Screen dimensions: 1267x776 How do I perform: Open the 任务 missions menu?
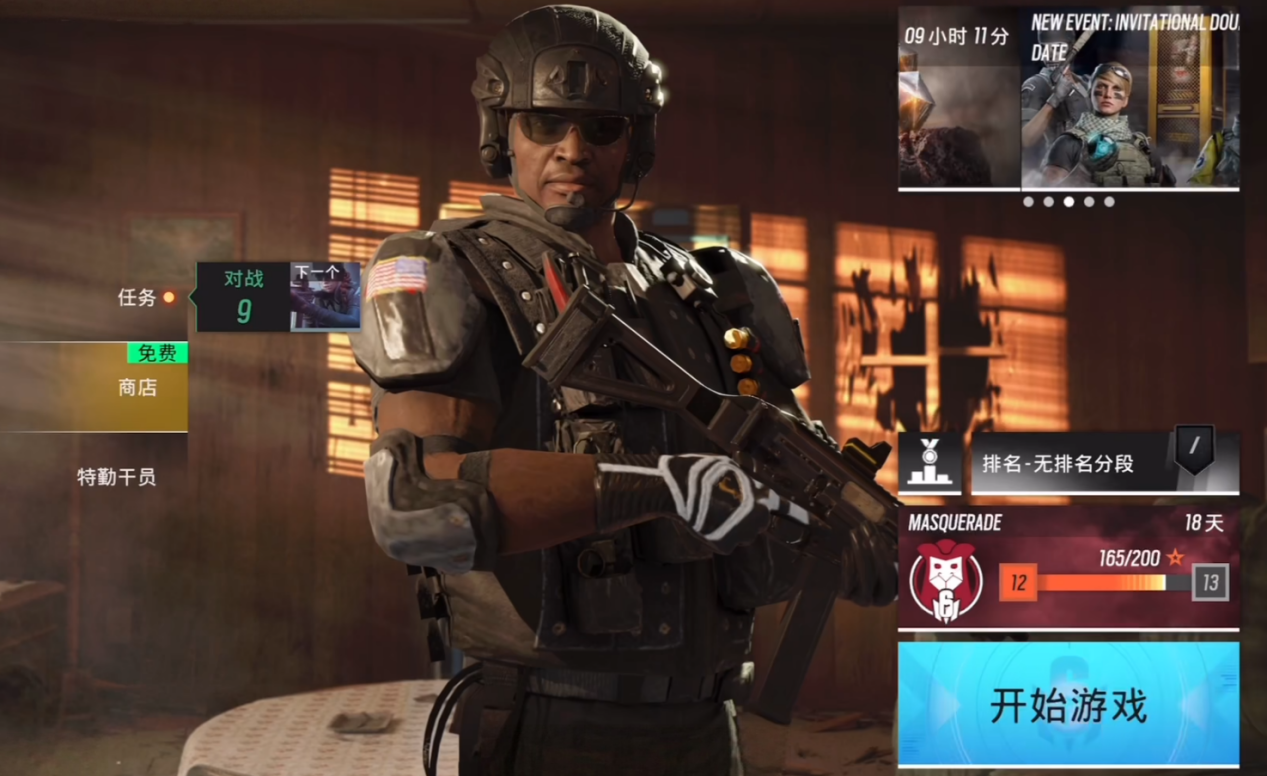(x=137, y=297)
